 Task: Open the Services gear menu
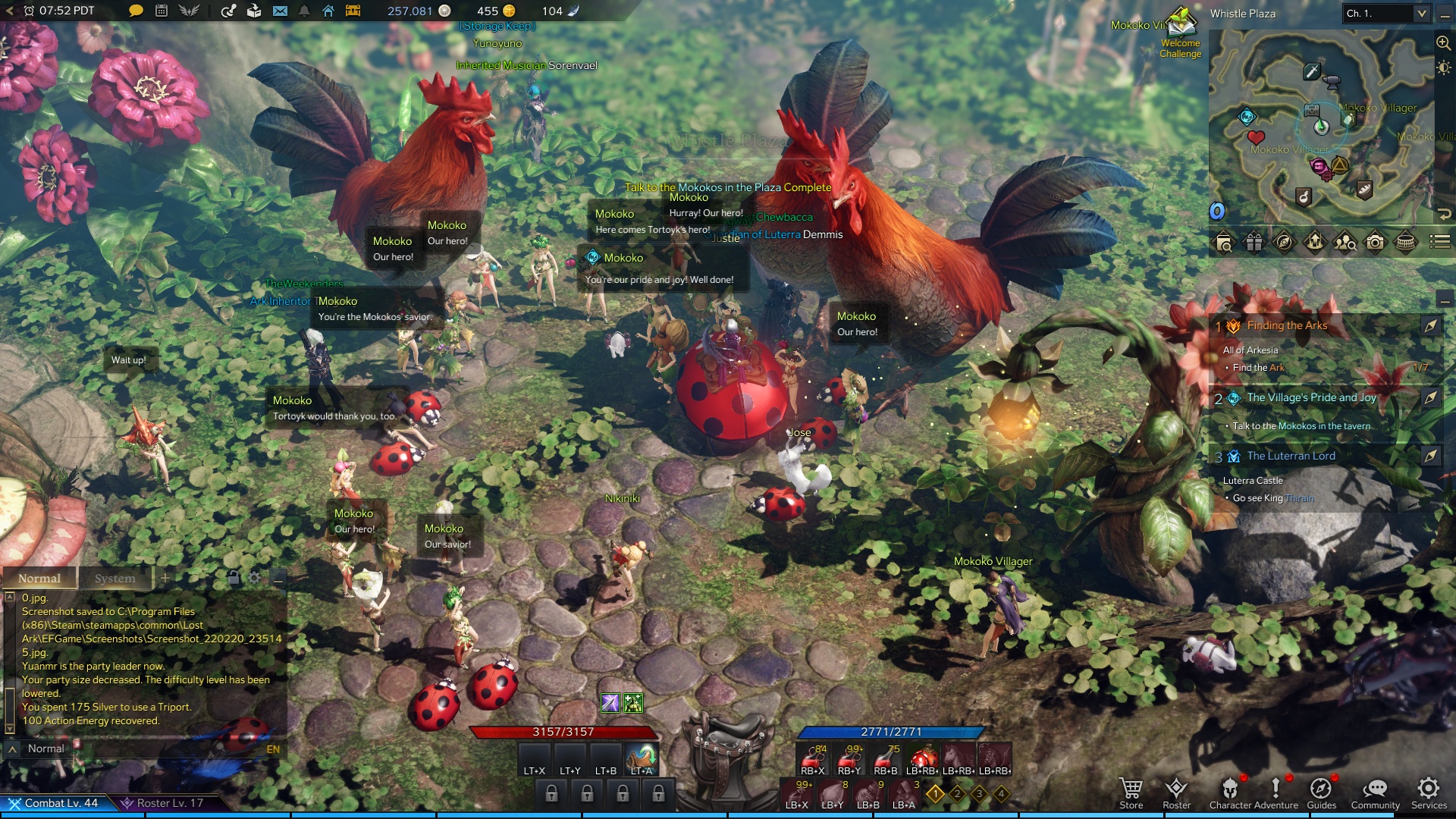tap(1429, 792)
